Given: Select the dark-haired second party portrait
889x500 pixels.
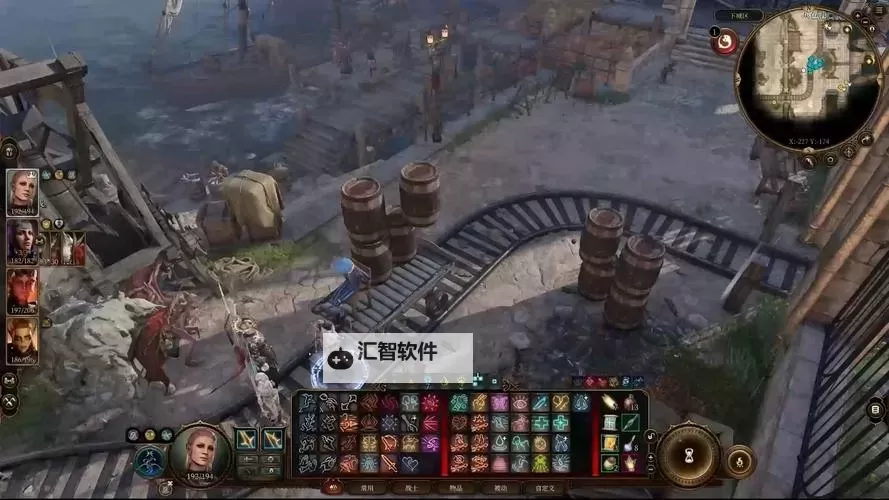Looking at the screenshot, I should [x=22, y=240].
